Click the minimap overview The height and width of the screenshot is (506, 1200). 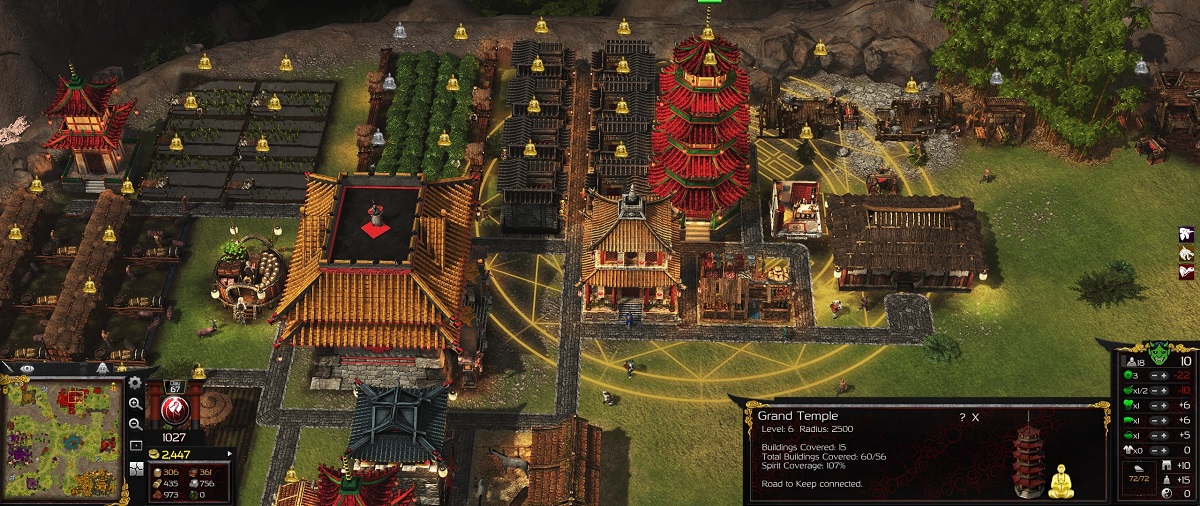64,439
